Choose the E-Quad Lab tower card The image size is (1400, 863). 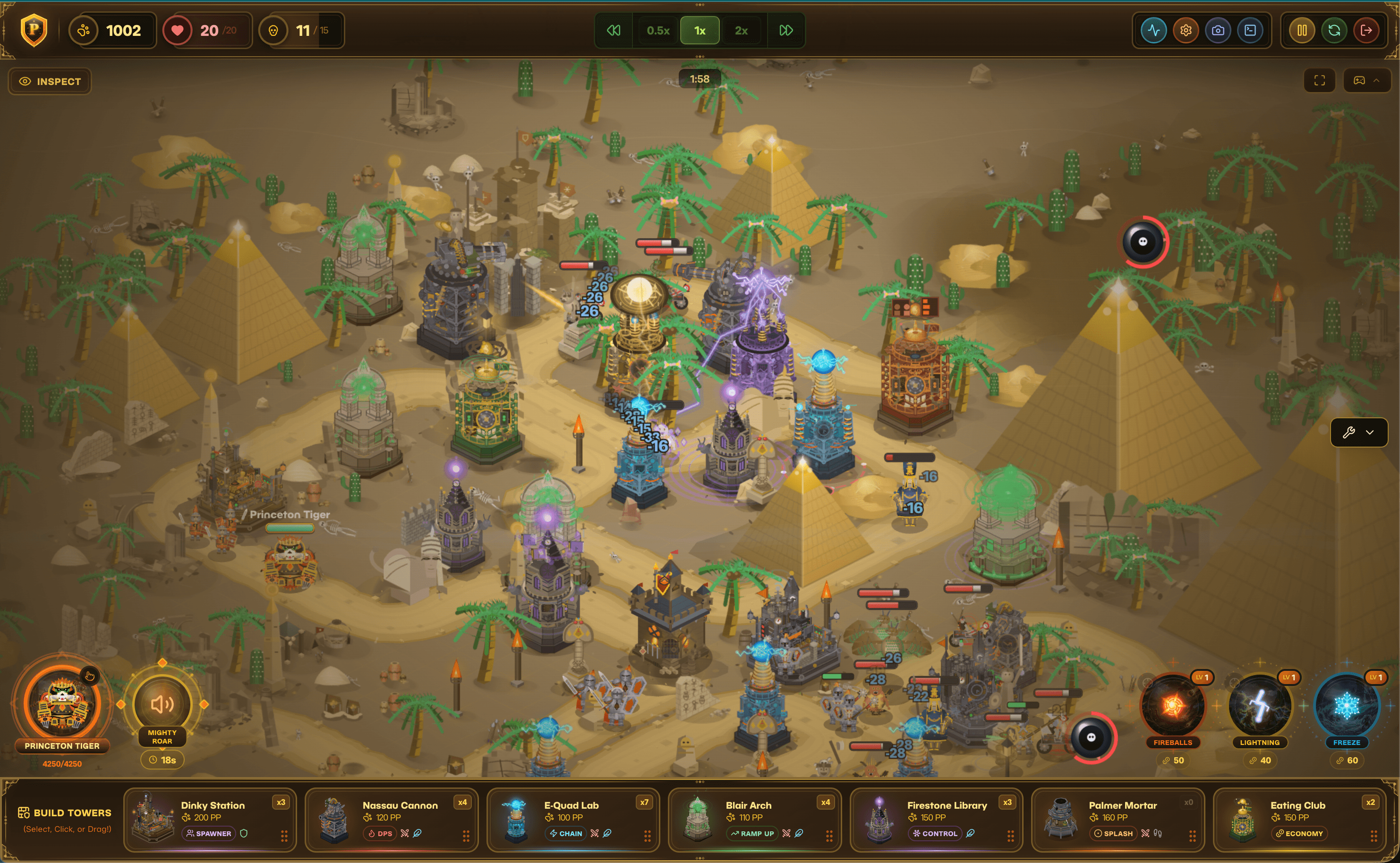click(572, 820)
